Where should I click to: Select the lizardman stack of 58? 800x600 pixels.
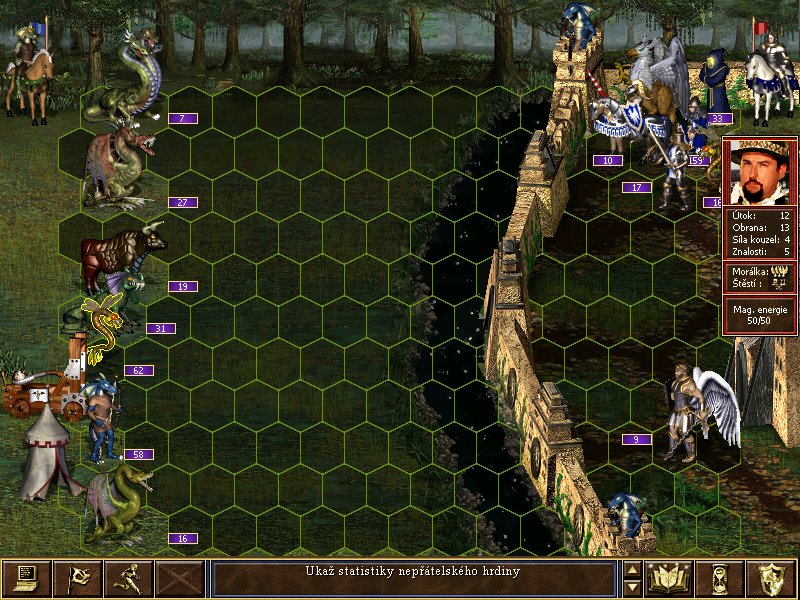coord(102,415)
